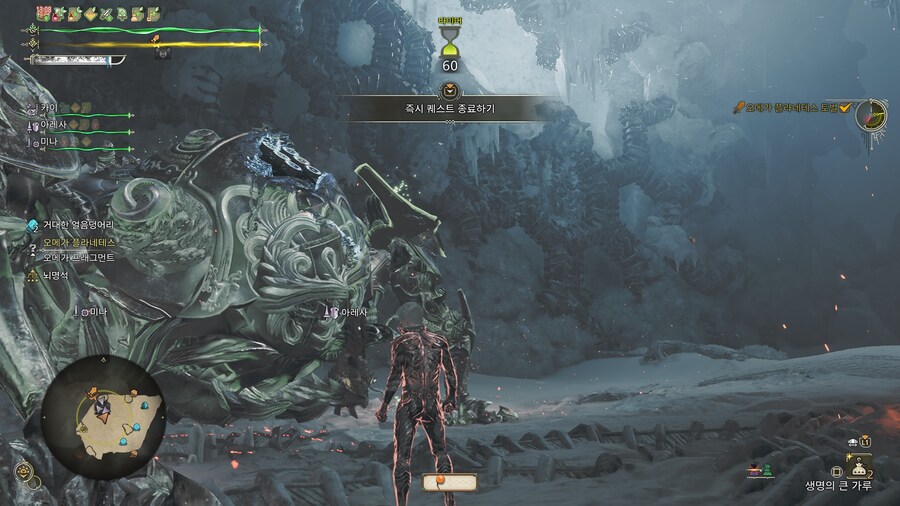900x506 pixels.
Task: Click party member 아레사 in the list
Action: (x=55, y=125)
